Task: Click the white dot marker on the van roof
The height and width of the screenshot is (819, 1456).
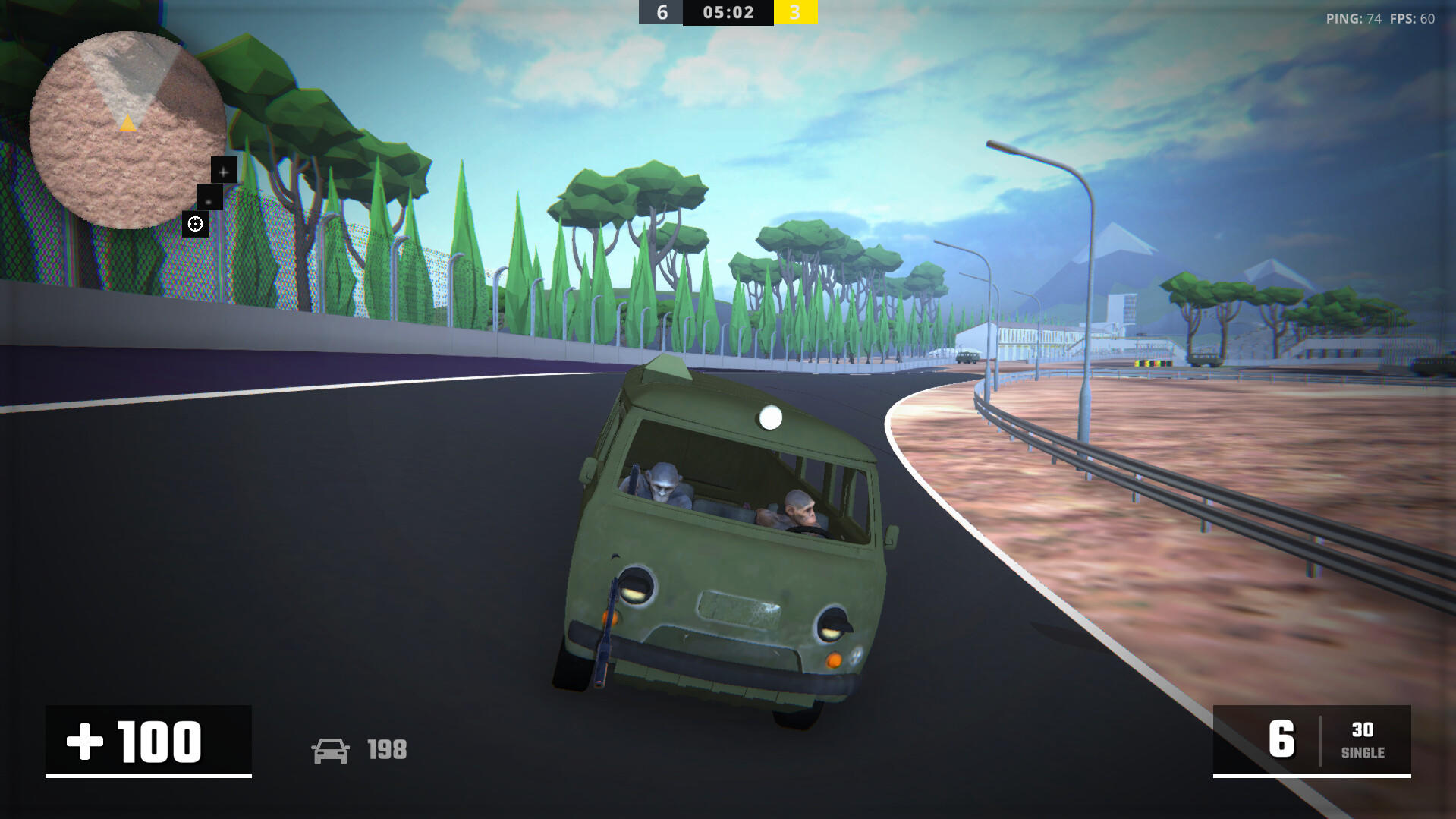Action: coord(770,416)
